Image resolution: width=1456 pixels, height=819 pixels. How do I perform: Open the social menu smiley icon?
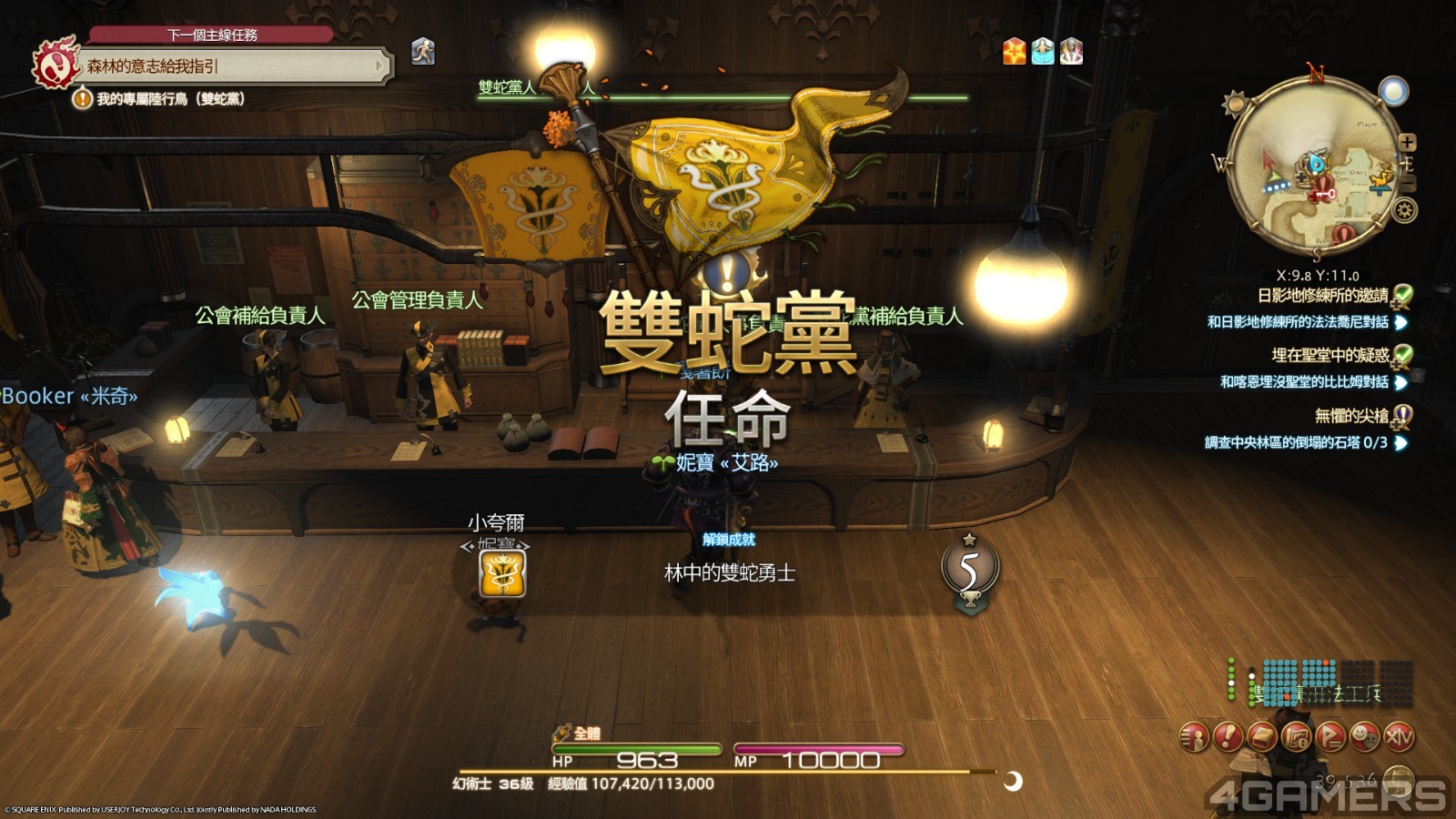(x=1364, y=737)
